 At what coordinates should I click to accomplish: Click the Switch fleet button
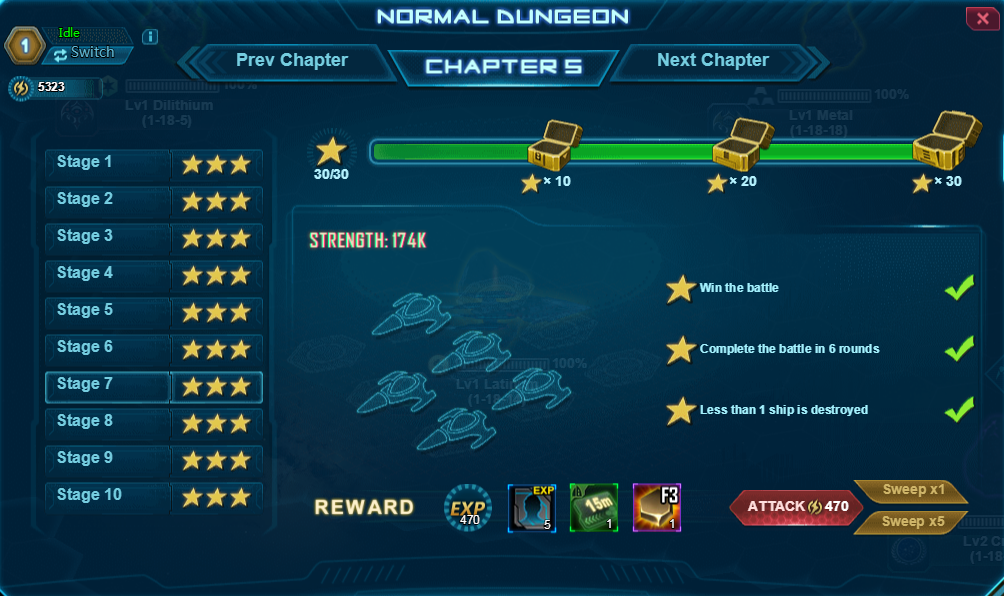(85, 53)
